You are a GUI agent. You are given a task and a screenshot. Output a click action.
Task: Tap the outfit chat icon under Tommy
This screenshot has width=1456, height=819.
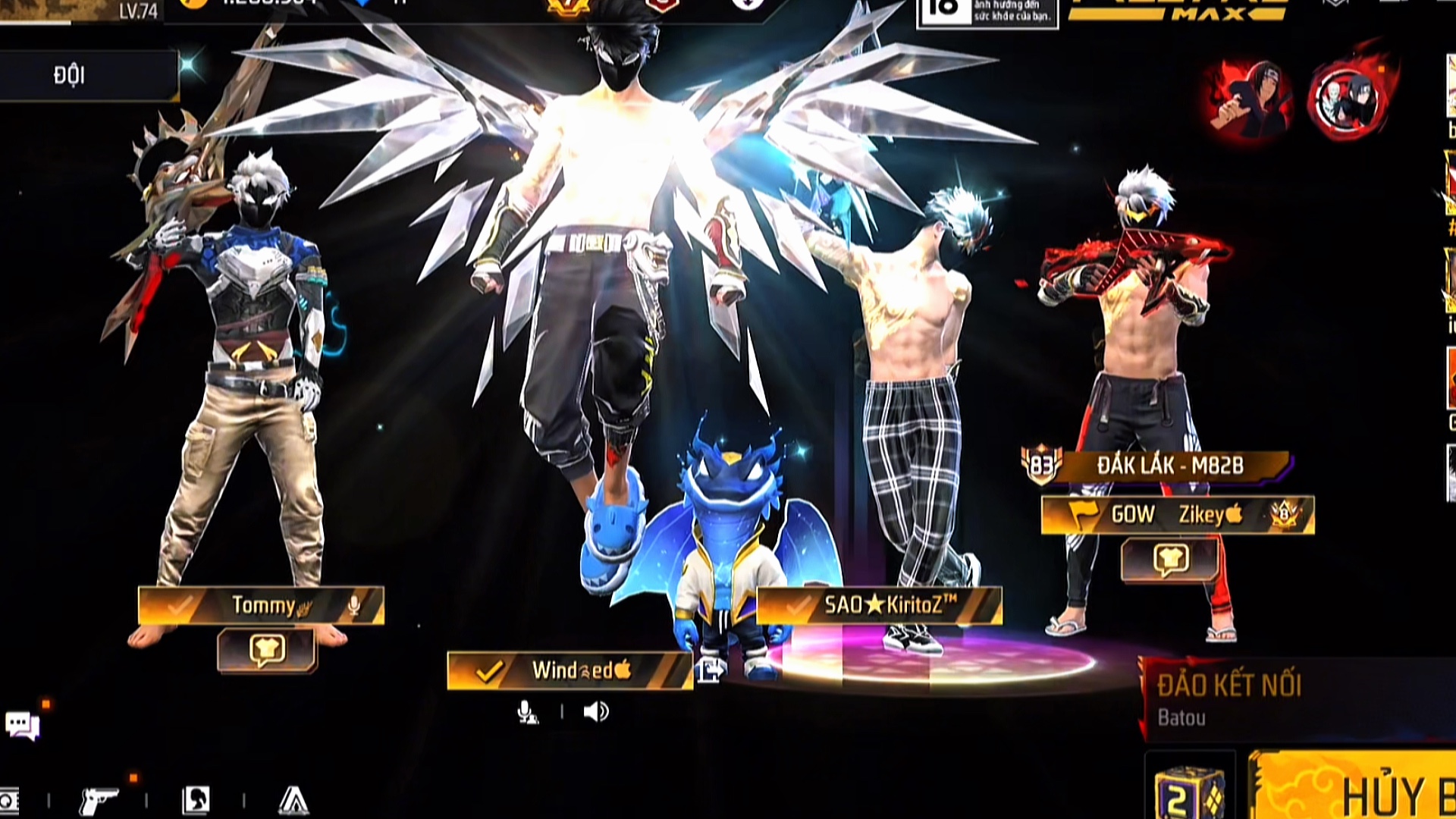[x=267, y=650]
